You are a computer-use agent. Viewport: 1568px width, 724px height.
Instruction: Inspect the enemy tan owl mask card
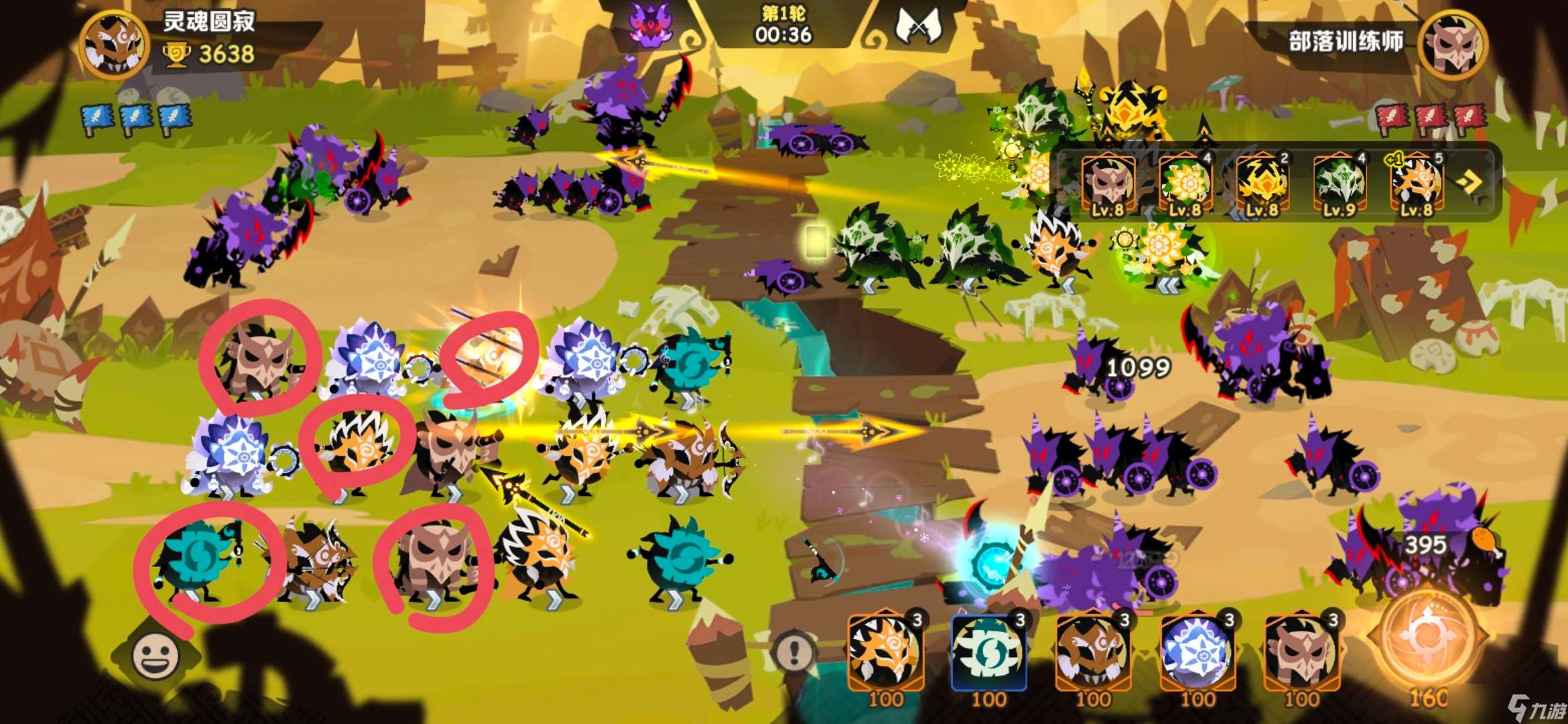coord(1108,184)
